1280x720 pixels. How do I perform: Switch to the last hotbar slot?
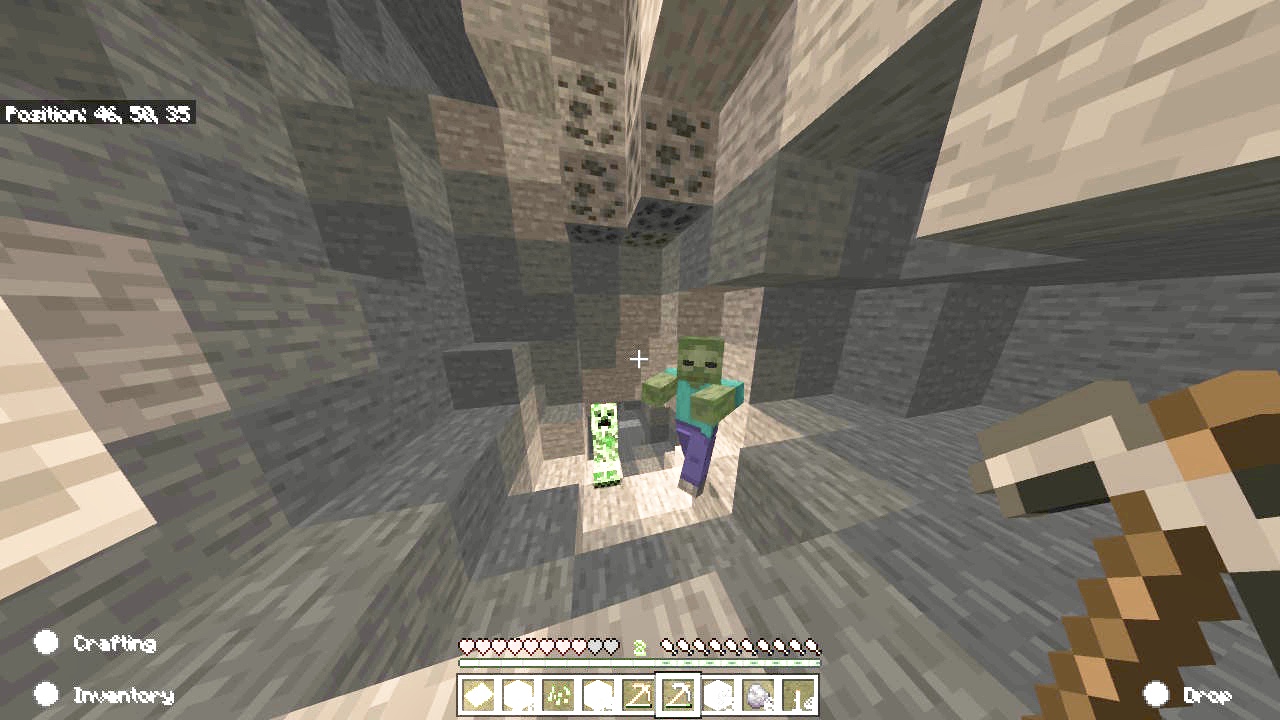[x=798, y=695]
